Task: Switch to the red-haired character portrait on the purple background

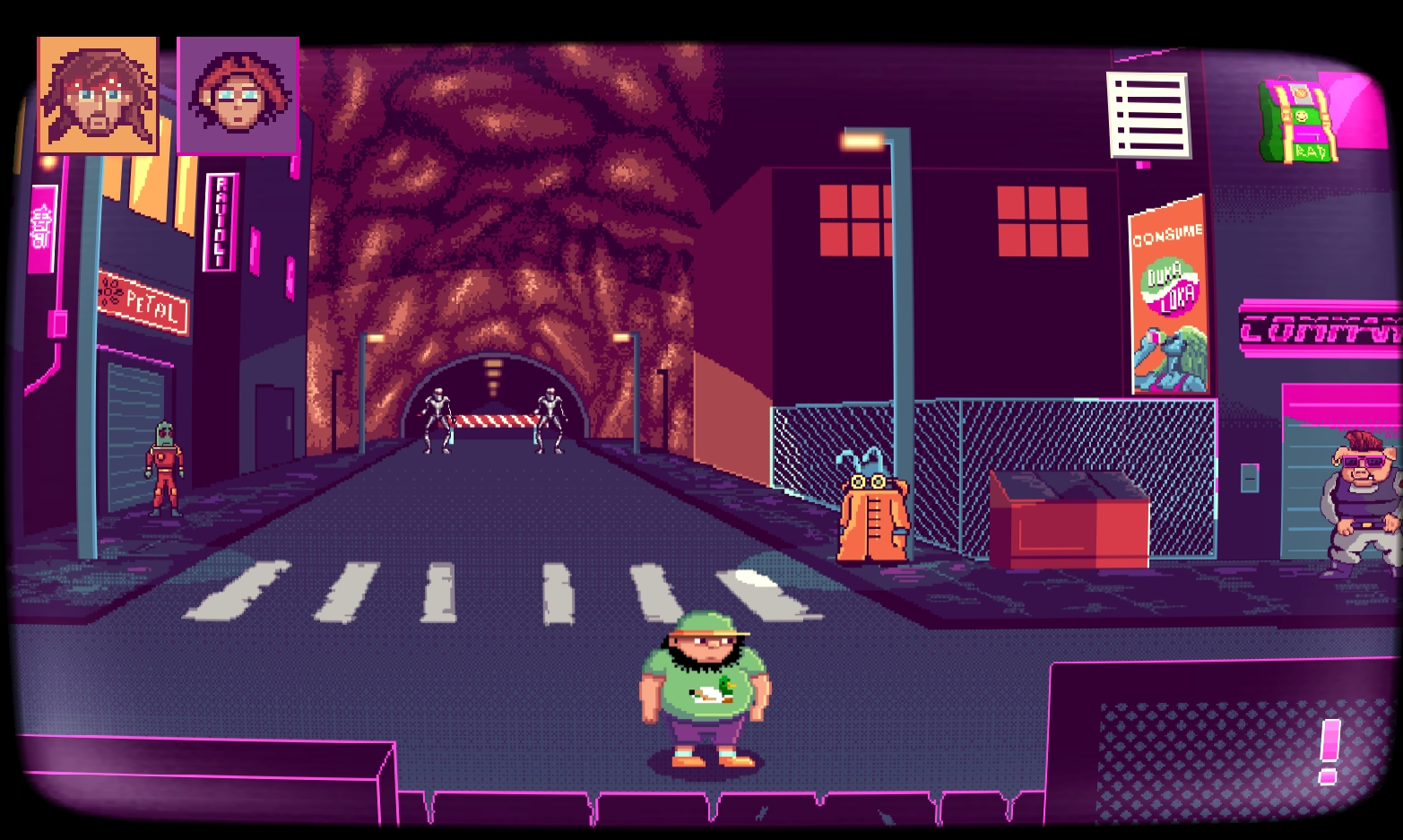Action: pyautogui.click(x=238, y=95)
